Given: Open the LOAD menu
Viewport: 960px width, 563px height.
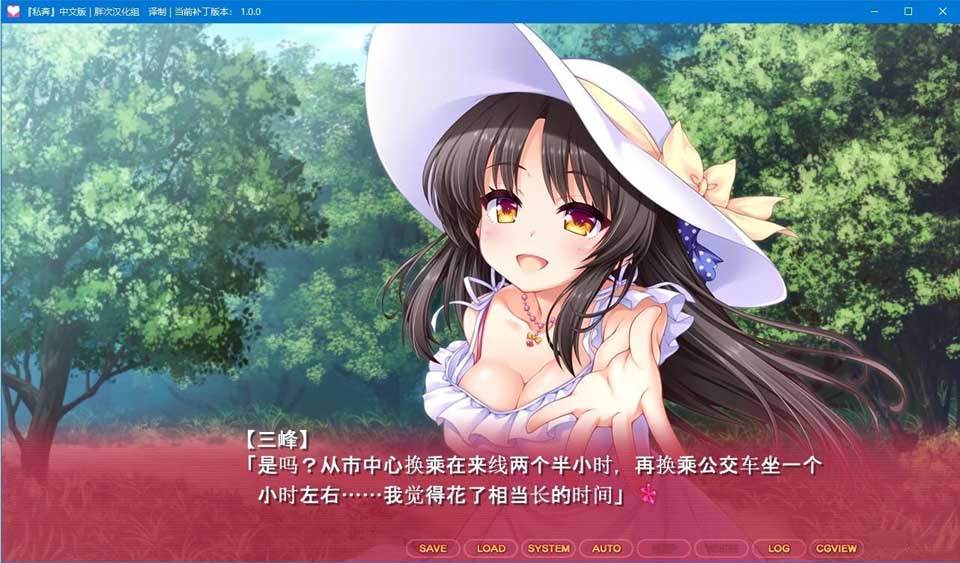Looking at the screenshot, I should click(491, 548).
